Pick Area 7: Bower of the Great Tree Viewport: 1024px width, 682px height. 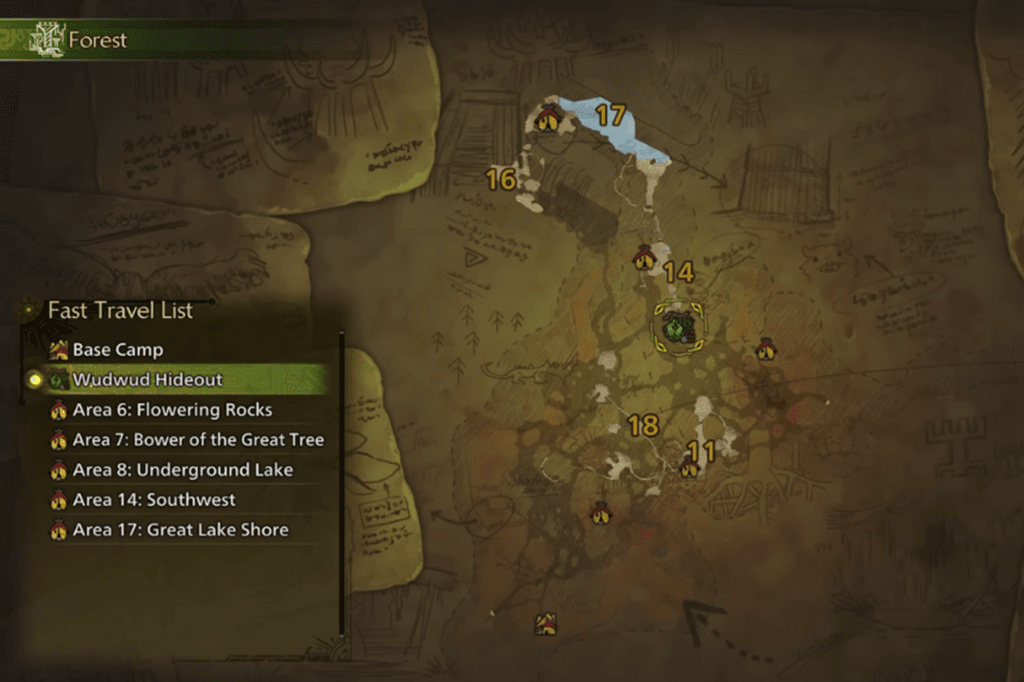coord(198,440)
